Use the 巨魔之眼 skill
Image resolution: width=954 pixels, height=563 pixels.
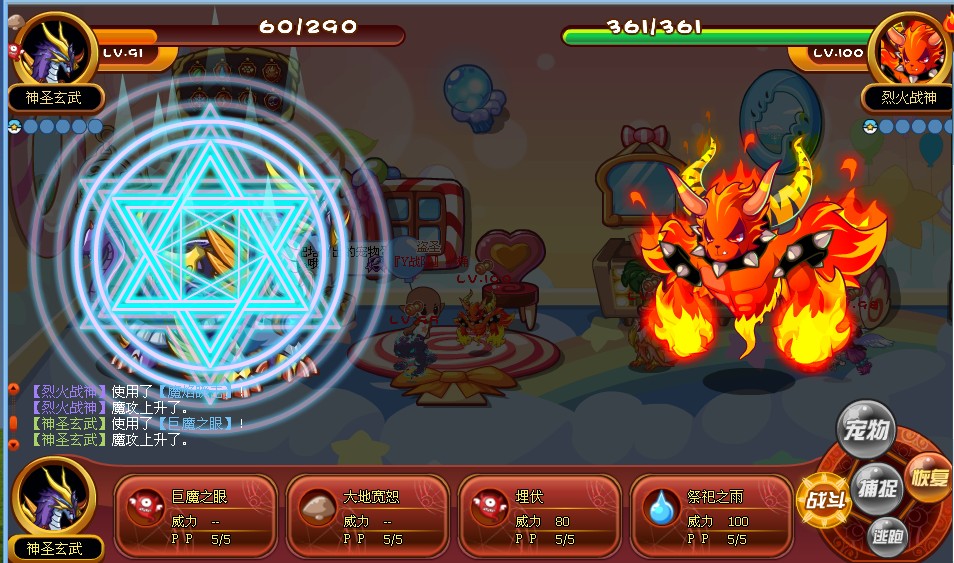coord(195,516)
